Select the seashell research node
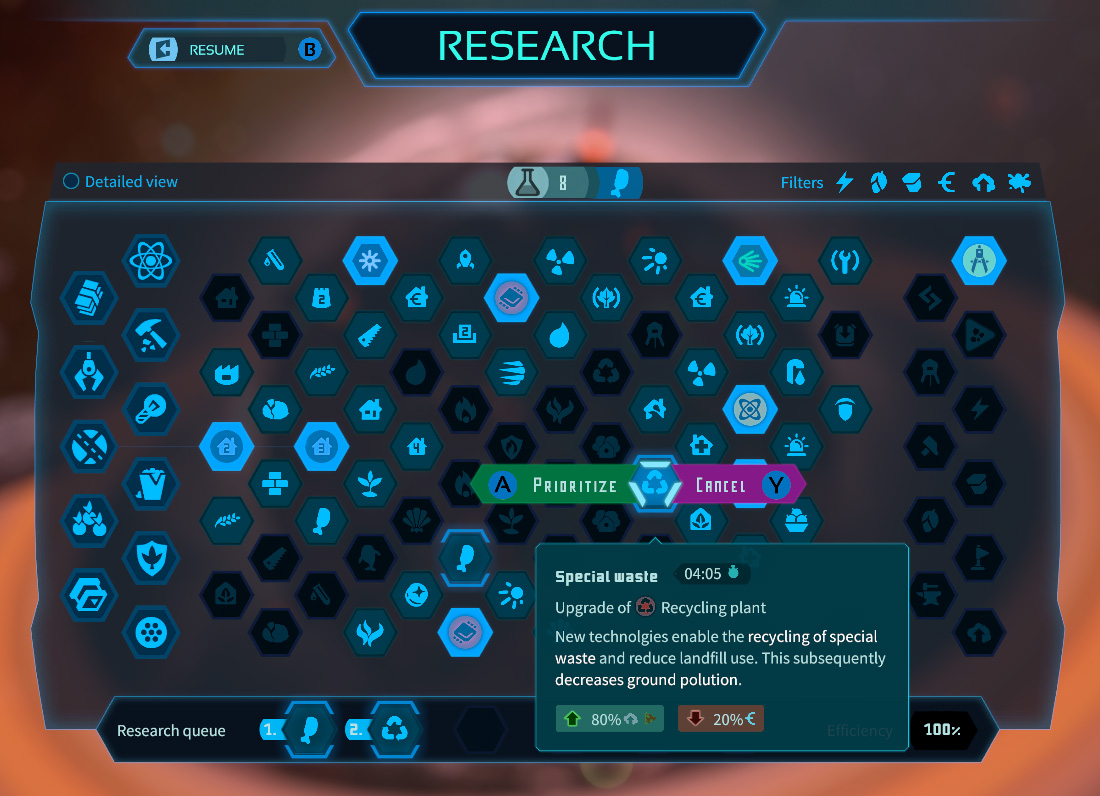 coord(416,518)
